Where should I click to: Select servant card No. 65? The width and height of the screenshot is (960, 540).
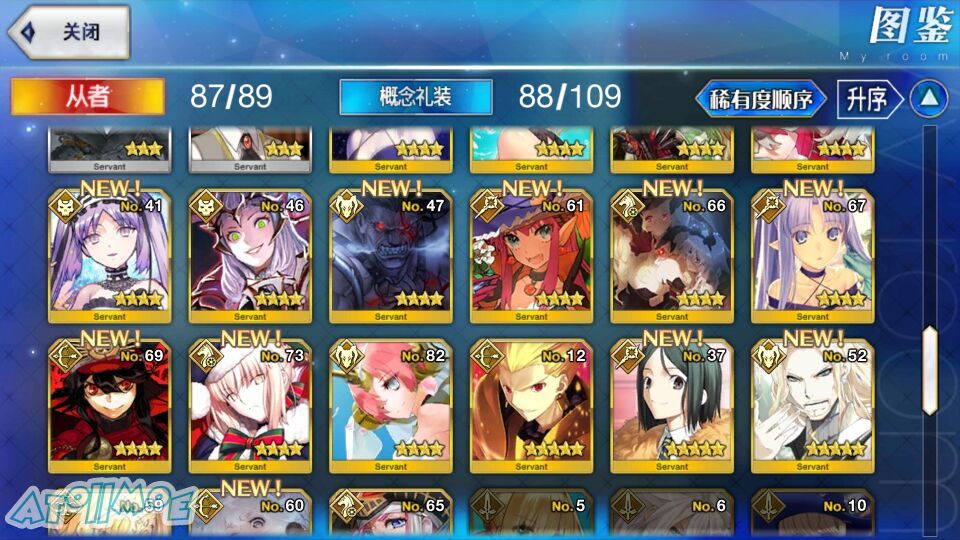coord(391,514)
